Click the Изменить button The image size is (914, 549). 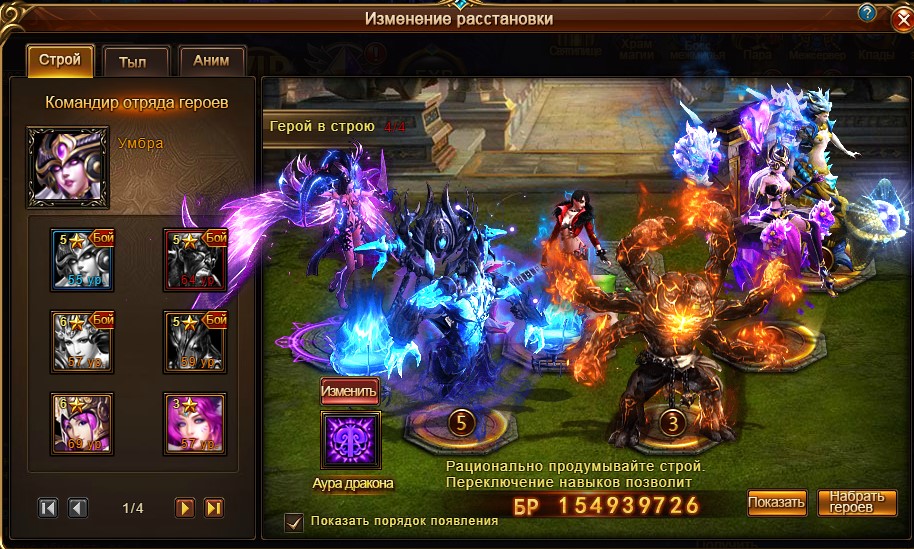point(350,390)
